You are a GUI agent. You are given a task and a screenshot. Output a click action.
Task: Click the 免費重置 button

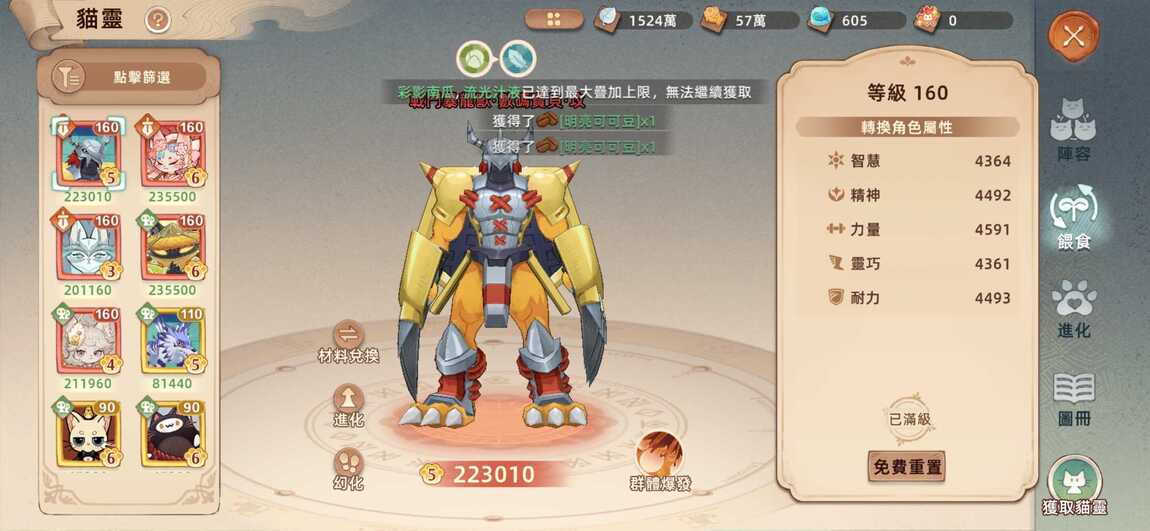[x=906, y=466]
